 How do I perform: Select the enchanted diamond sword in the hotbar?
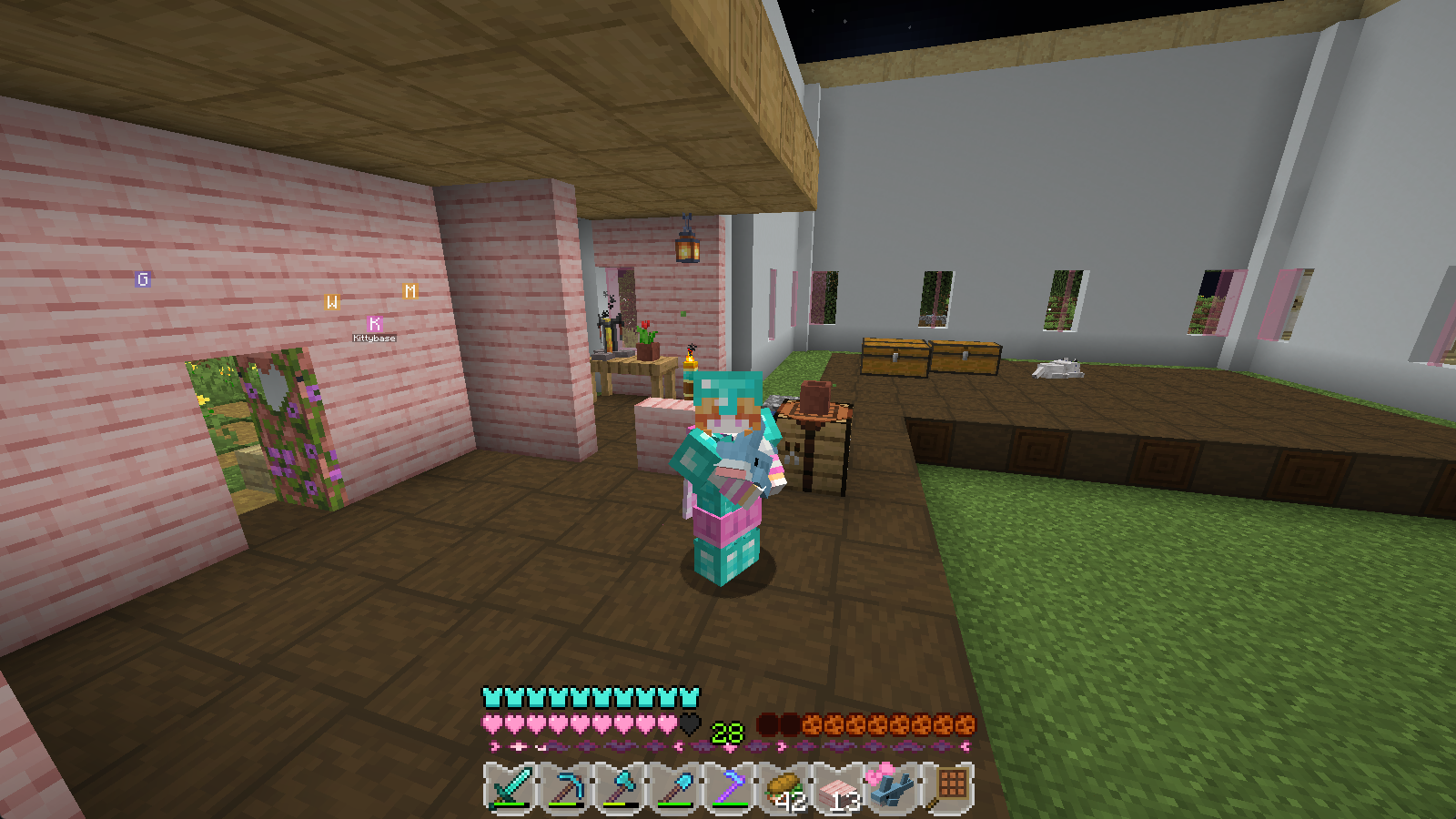(x=510, y=787)
